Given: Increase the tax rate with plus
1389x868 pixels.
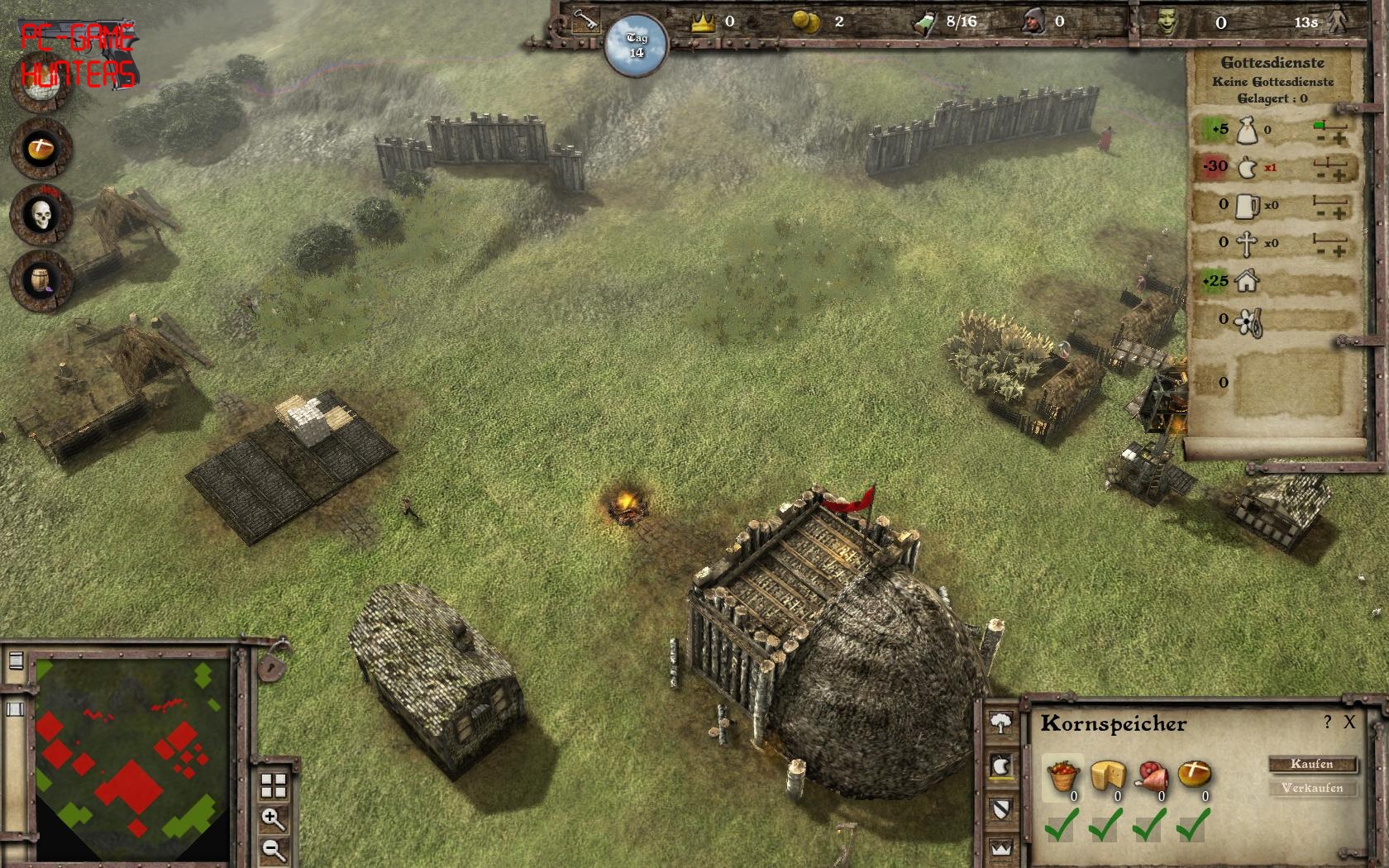Looking at the screenshot, I should pos(1339,138).
